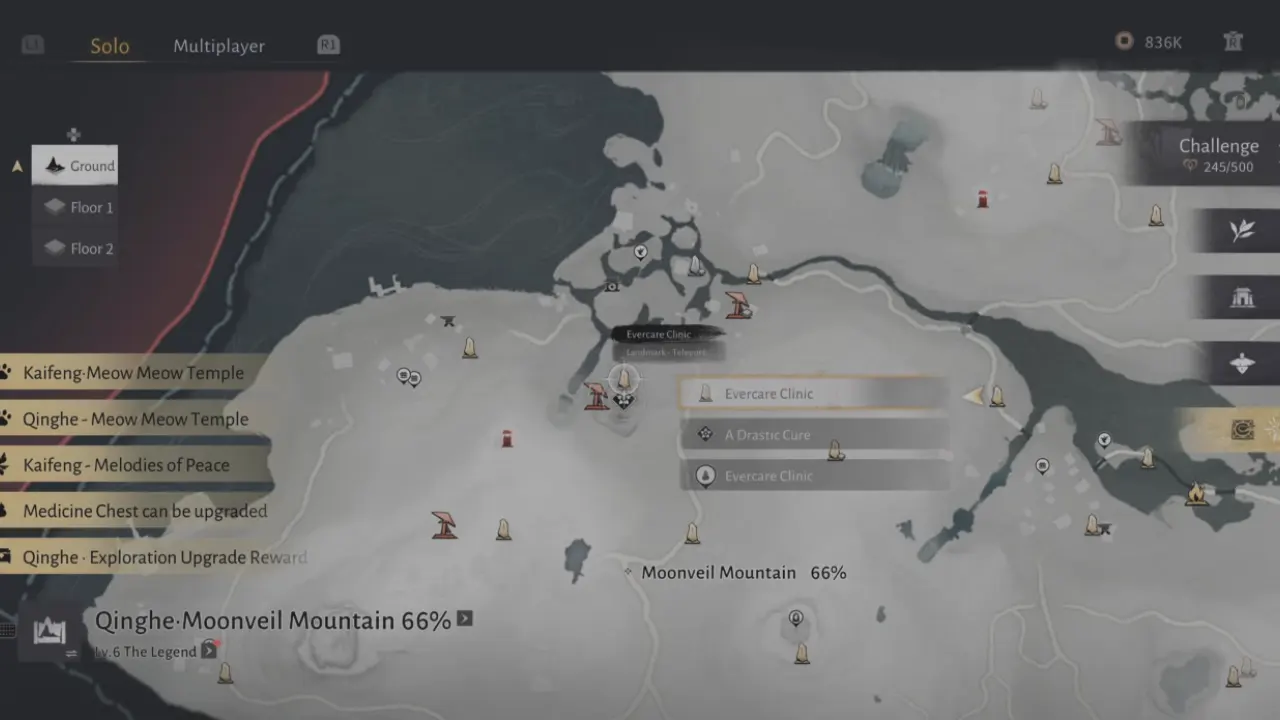The height and width of the screenshot is (720, 1280).
Task: Activate the leaf sprig map filter
Action: point(1242,231)
